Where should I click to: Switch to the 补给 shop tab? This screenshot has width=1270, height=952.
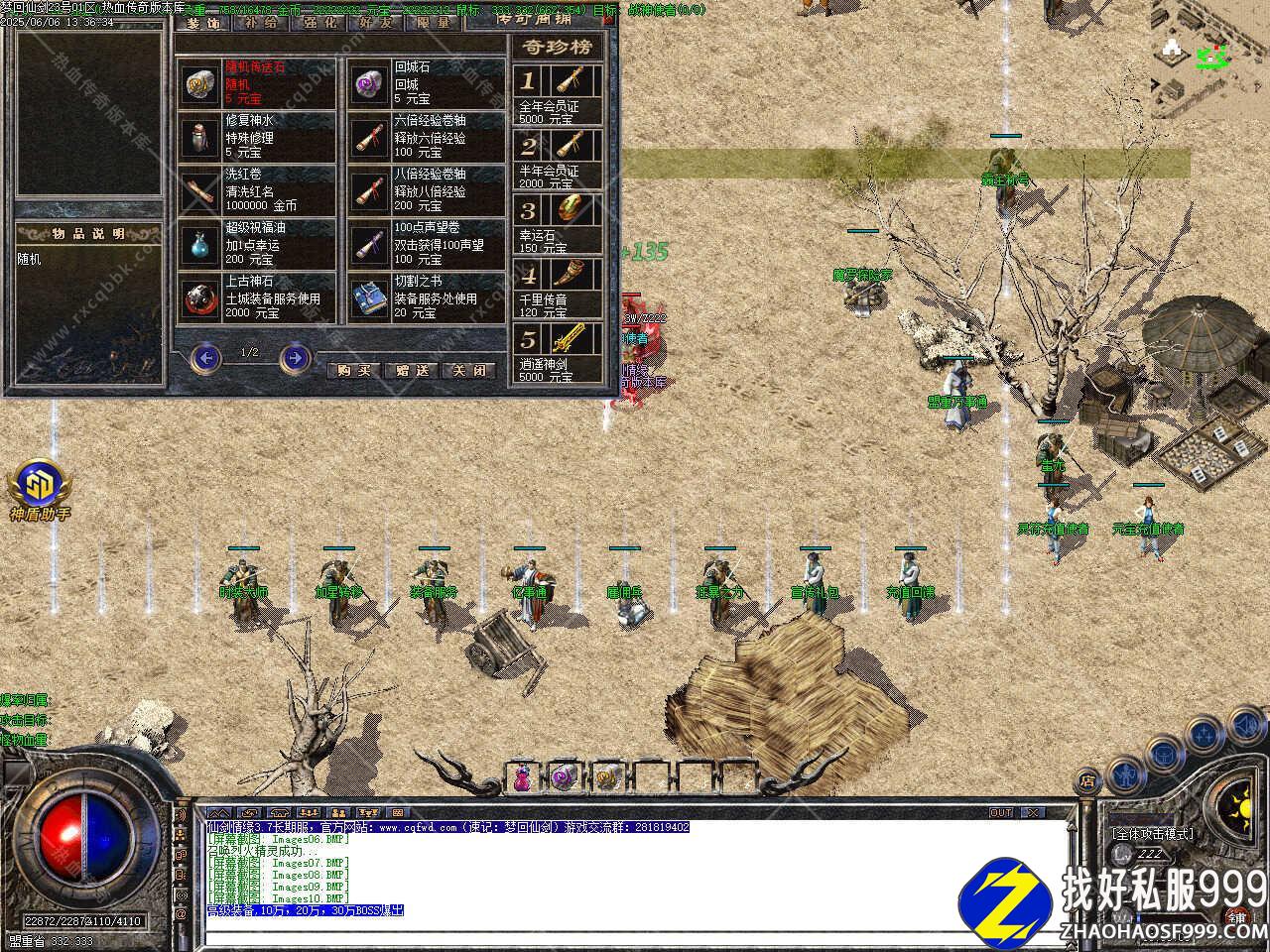[x=261, y=21]
